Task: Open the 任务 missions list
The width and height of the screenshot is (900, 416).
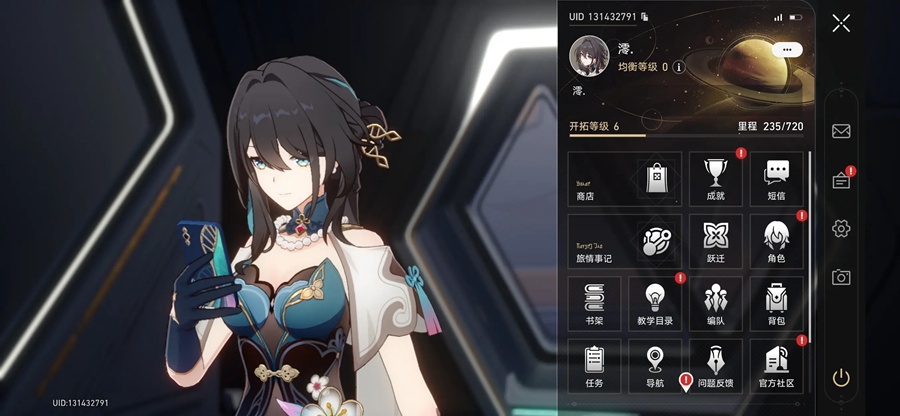Action: pos(594,366)
